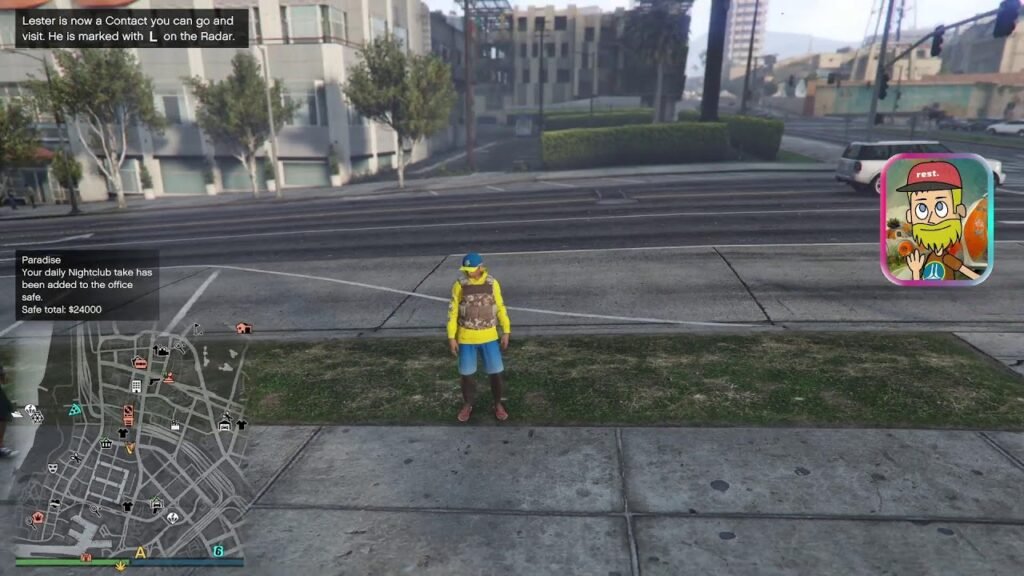1024x576 pixels.
Task: Open the Paradise nightclub safe notification
Action: tap(87, 285)
